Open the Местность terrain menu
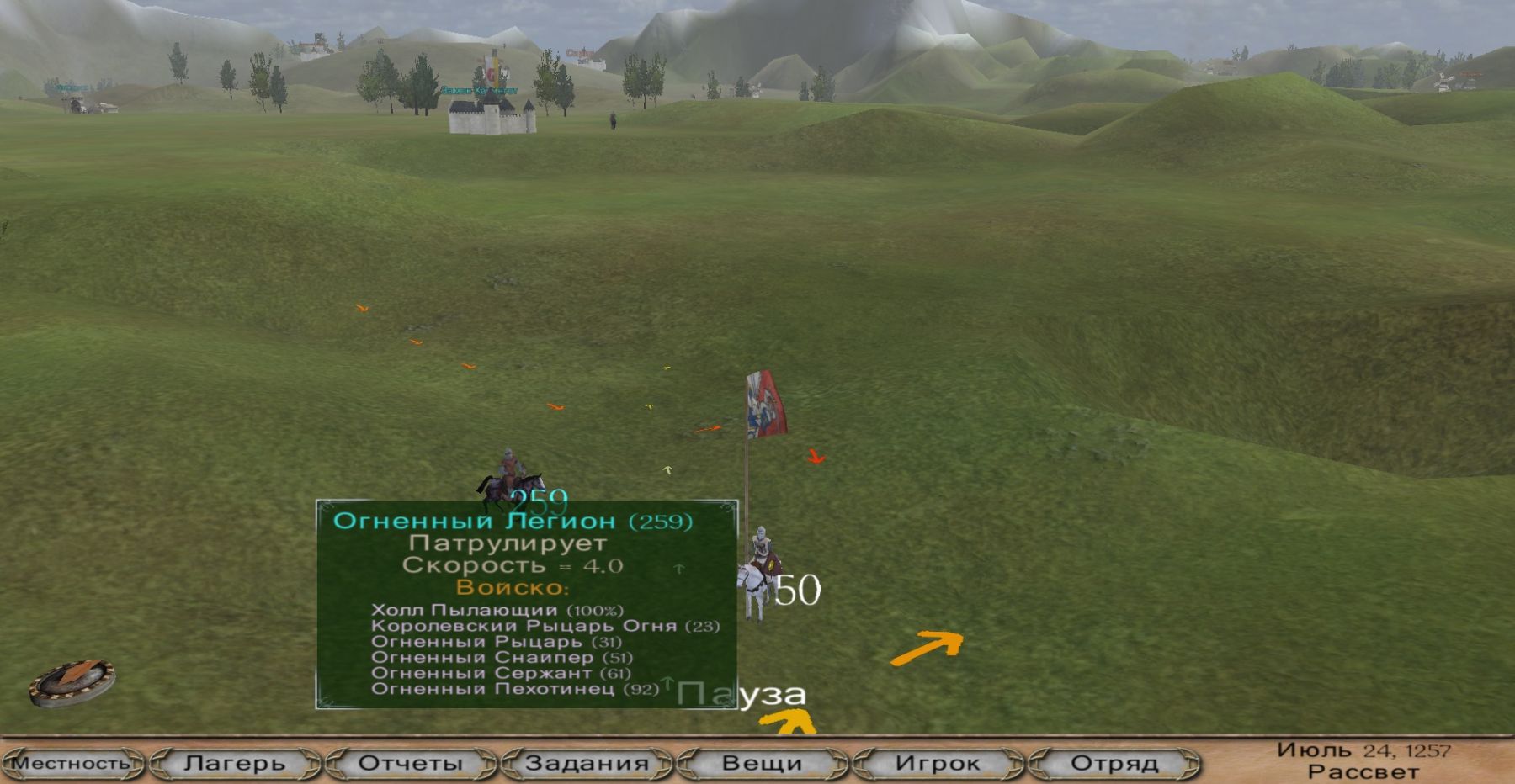1515x784 pixels. tap(72, 763)
